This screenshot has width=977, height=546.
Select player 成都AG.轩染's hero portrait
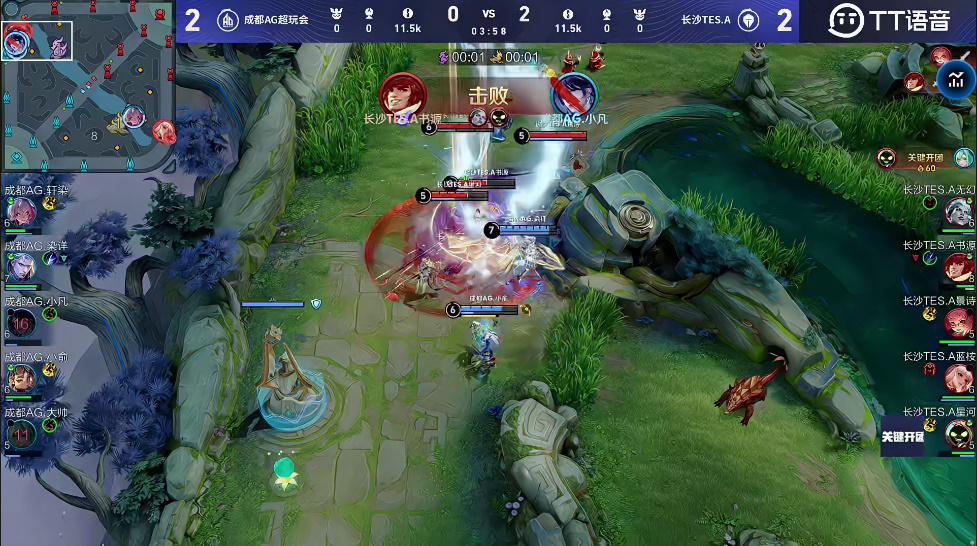[x=22, y=211]
